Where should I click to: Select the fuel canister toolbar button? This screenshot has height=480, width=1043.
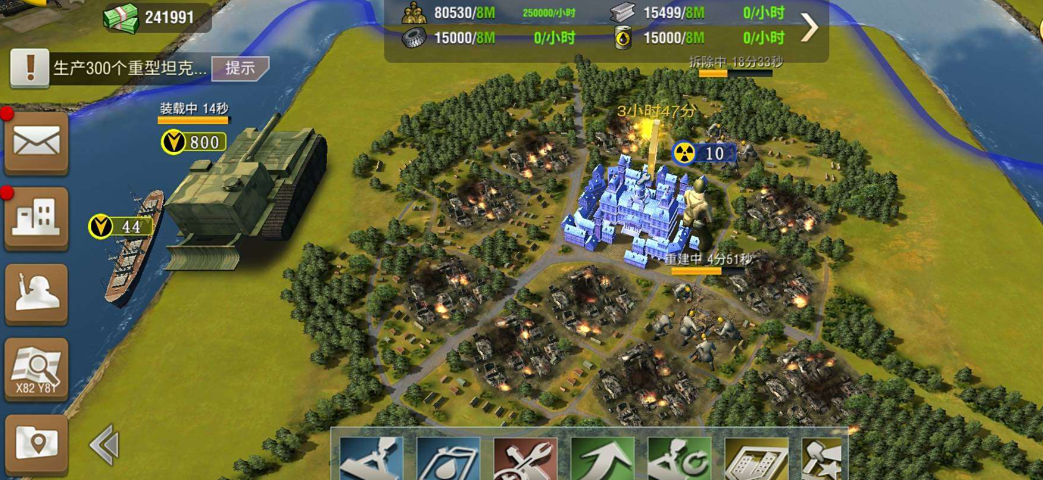click(x=448, y=459)
